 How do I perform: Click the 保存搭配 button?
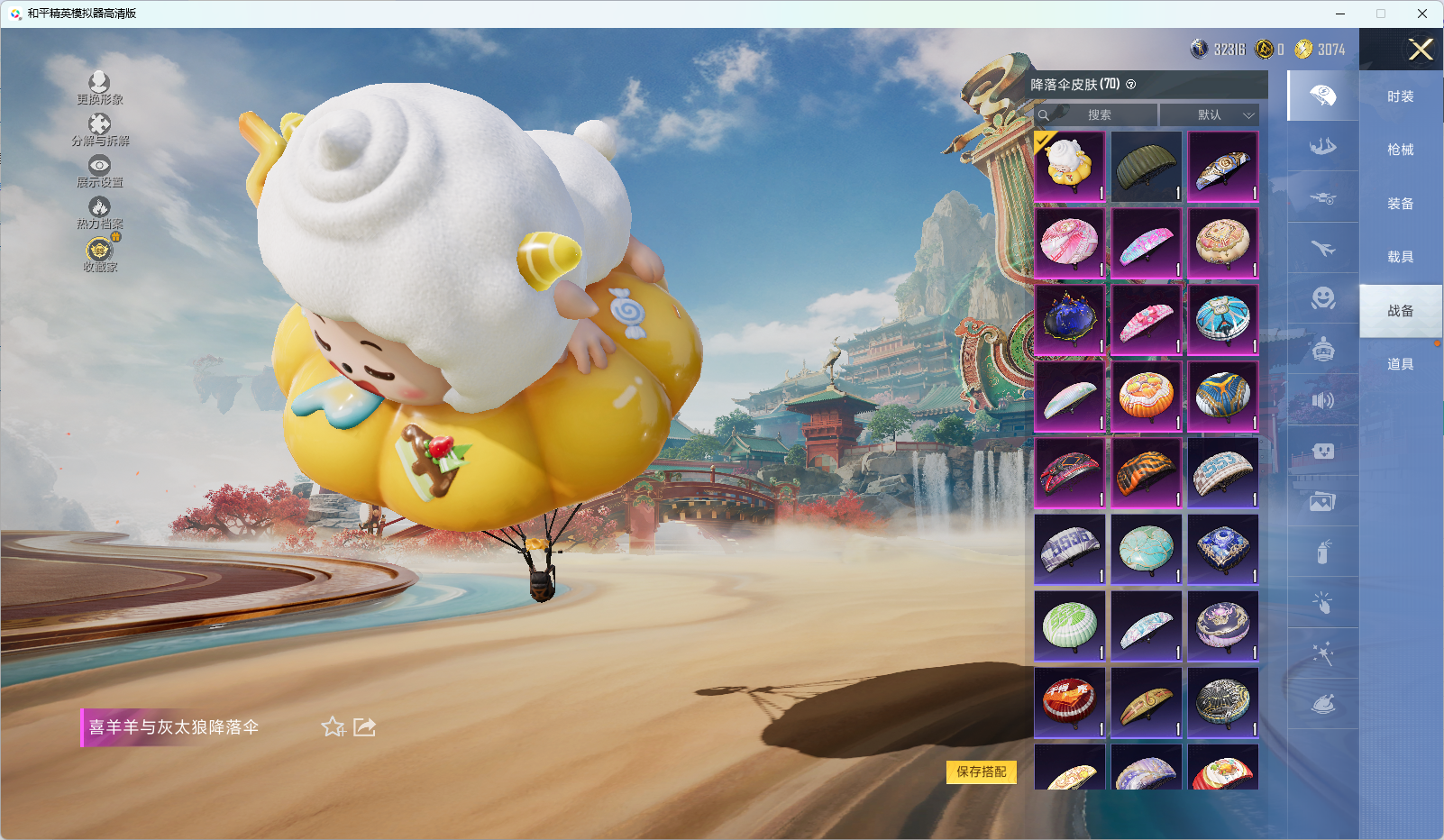(981, 772)
